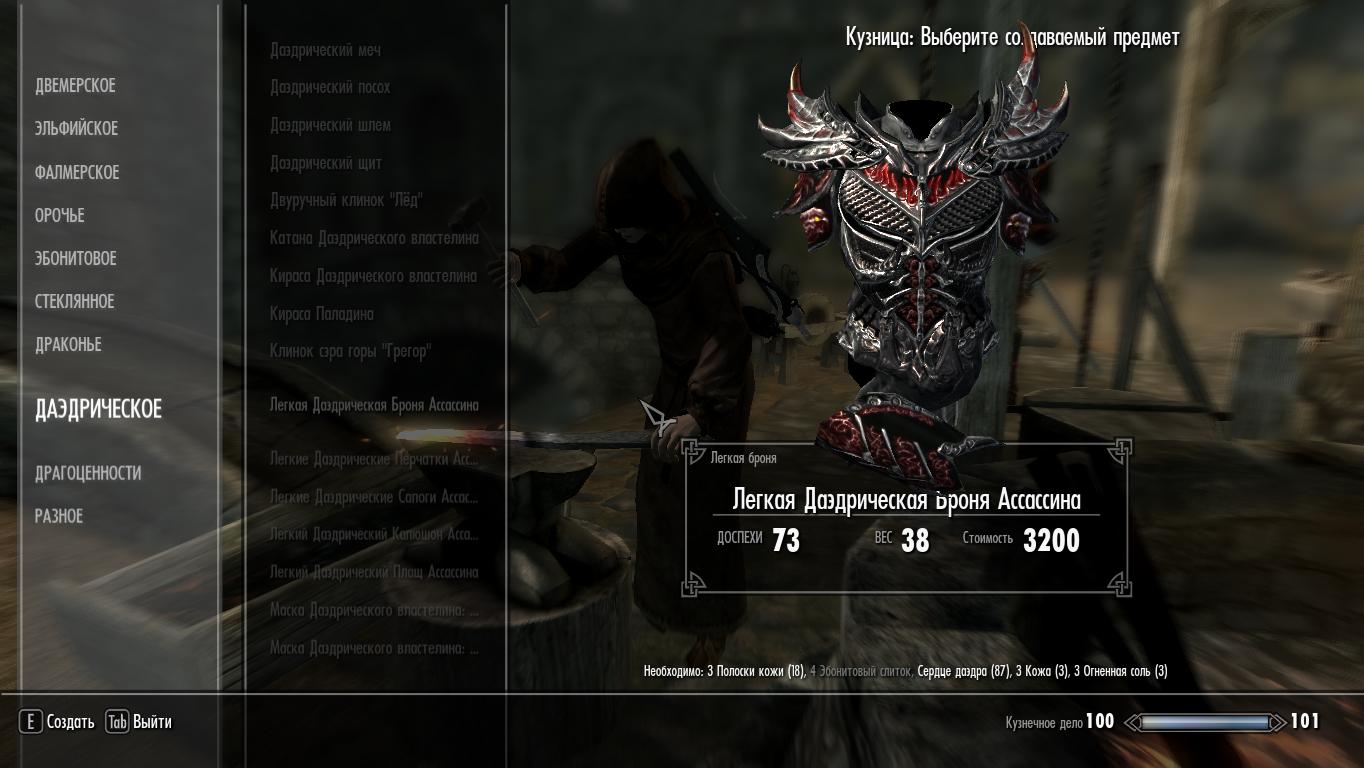Pick the Даэдрический шлем recipe
The image size is (1364, 768).
tap(330, 126)
